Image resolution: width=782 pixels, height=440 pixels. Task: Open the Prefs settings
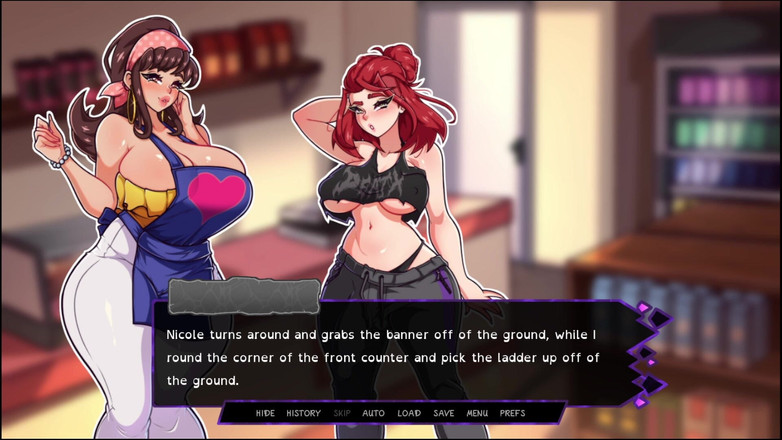512,413
